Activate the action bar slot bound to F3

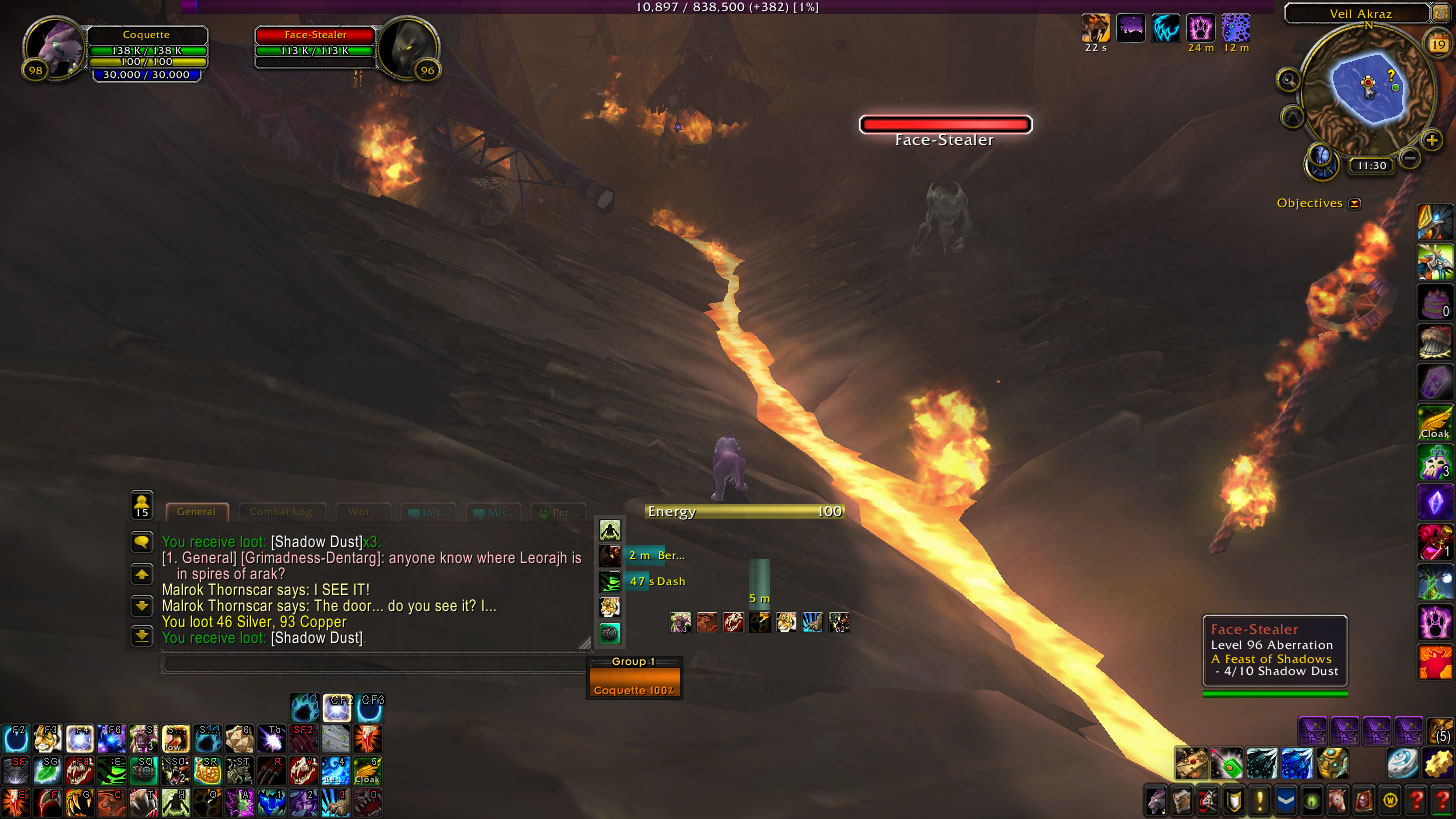[46, 738]
